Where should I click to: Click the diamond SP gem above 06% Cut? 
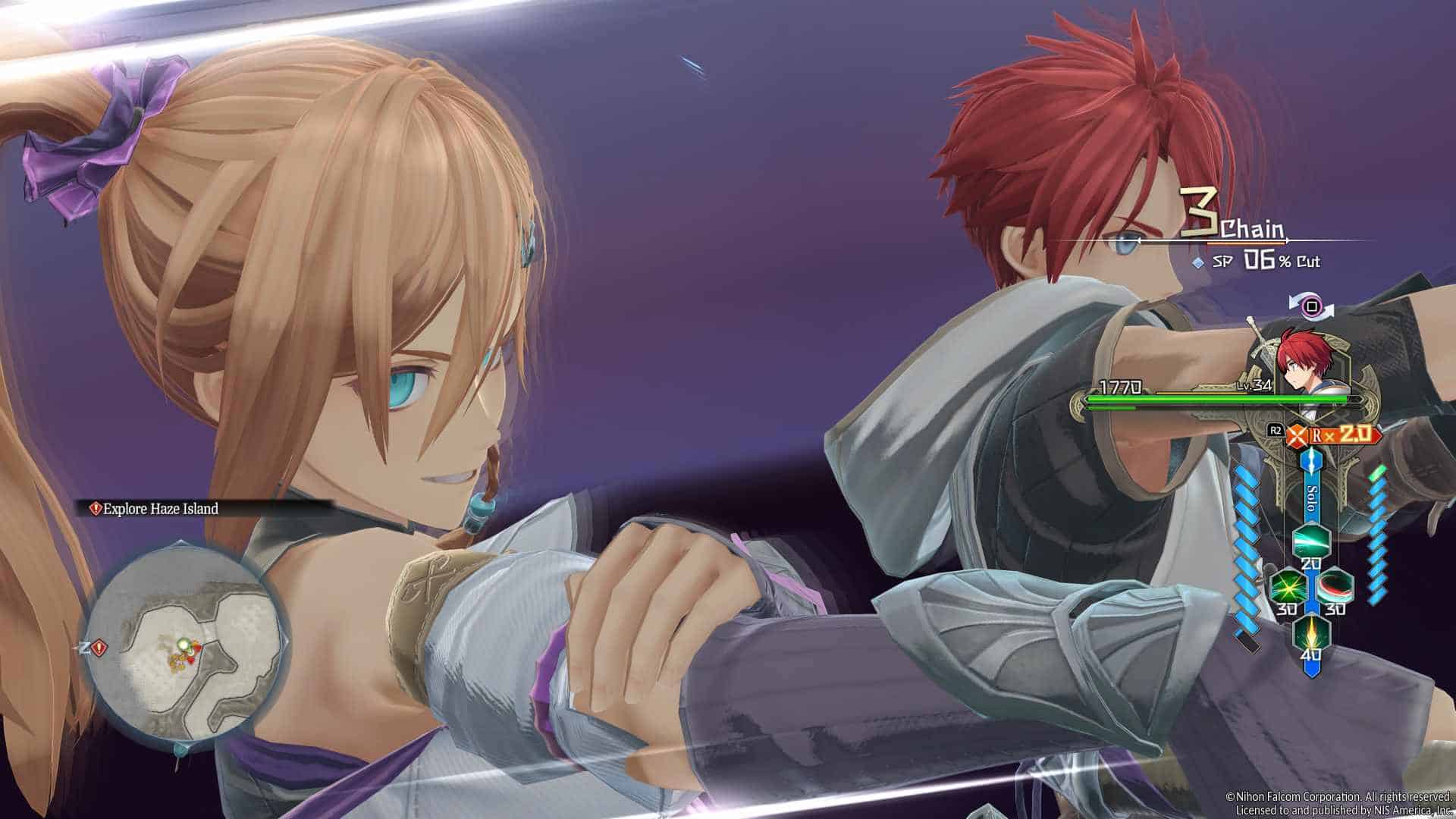[1198, 261]
